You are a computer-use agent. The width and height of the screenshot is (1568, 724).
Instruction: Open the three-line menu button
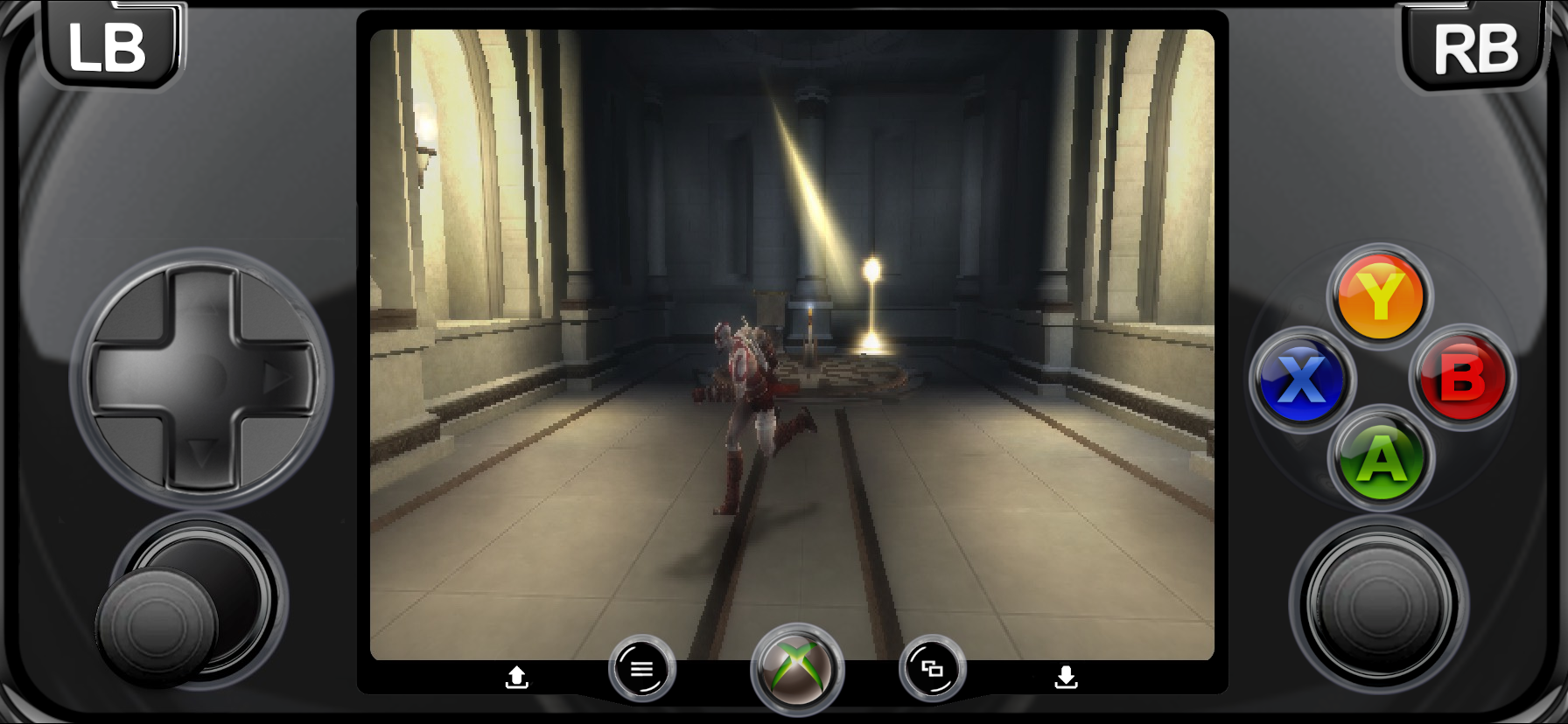tap(642, 669)
